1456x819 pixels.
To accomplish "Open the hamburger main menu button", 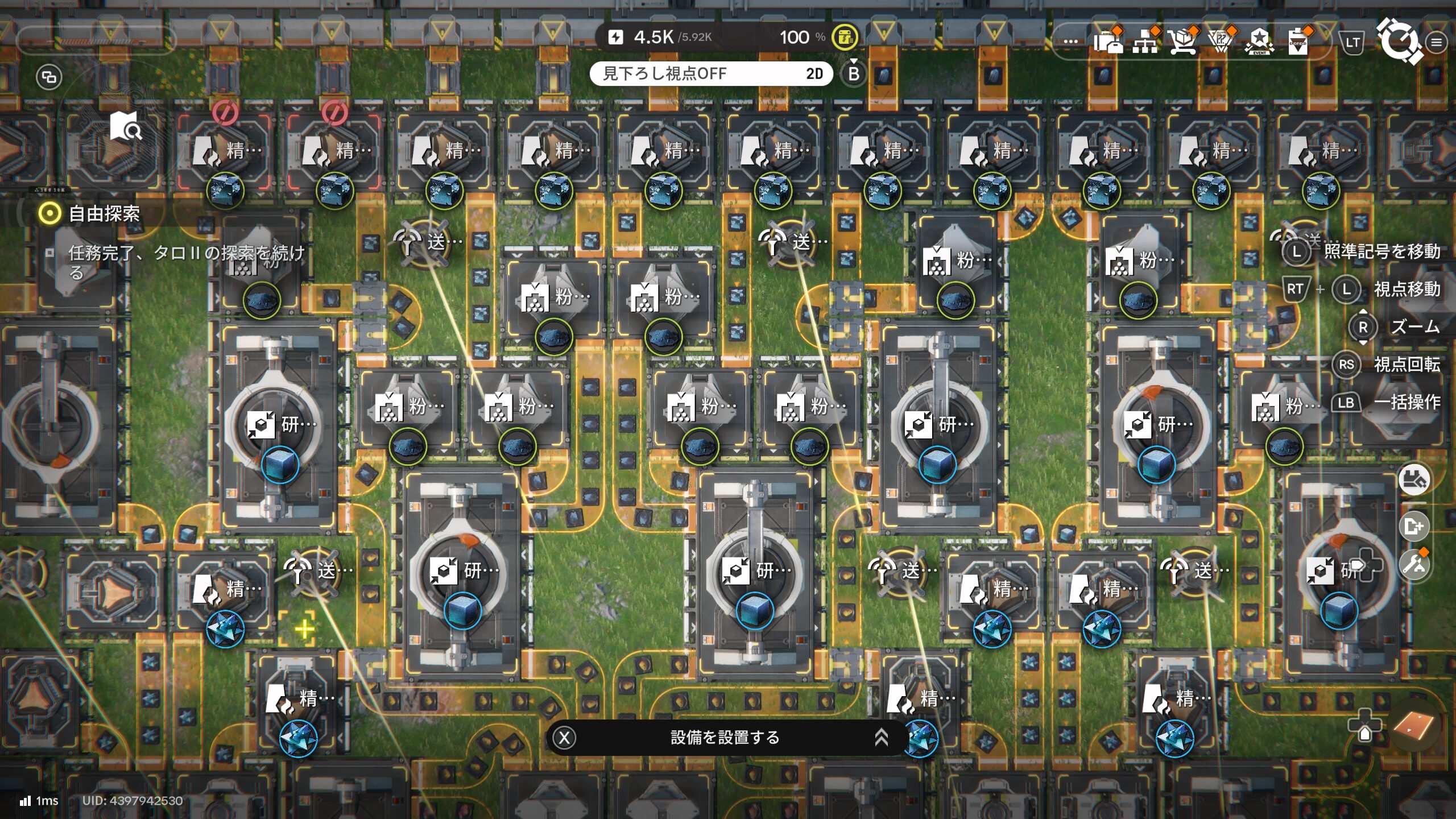I will point(1437,42).
